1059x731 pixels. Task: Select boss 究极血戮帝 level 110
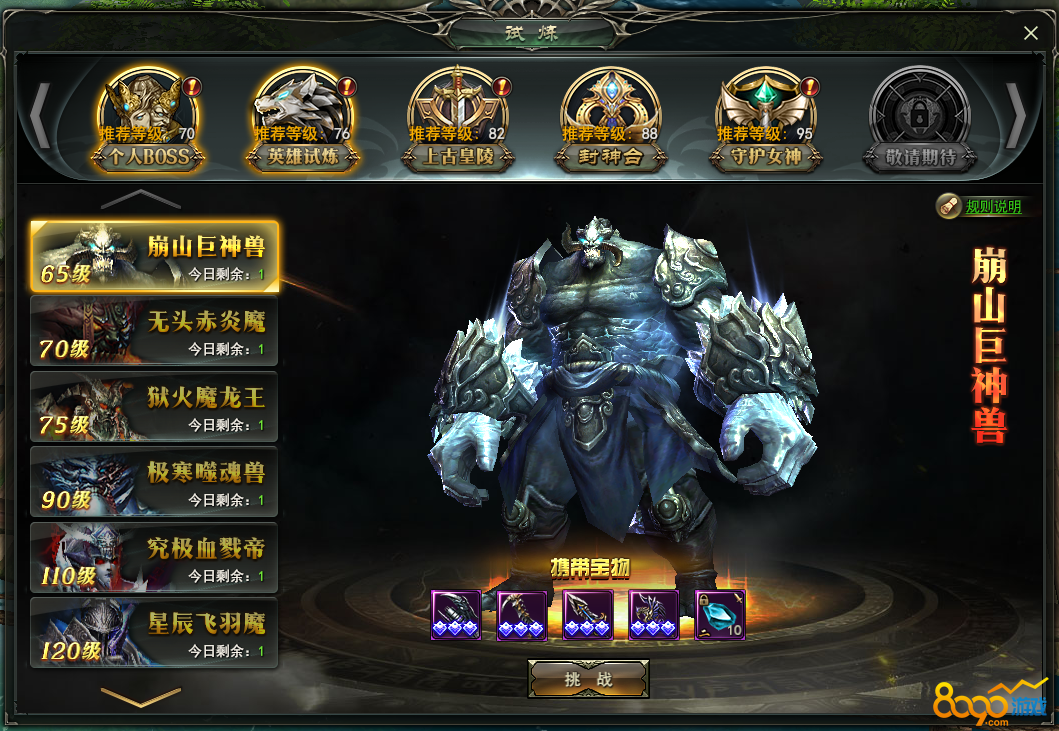(x=155, y=557)
